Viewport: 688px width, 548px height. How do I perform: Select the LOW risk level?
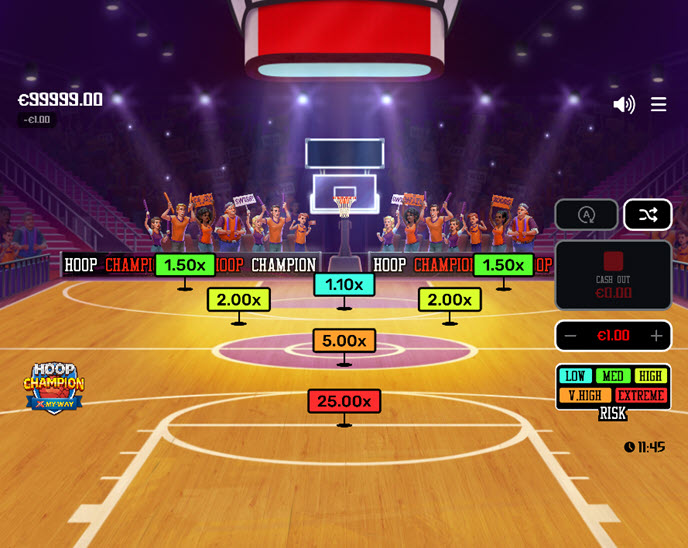pos(575,376)
